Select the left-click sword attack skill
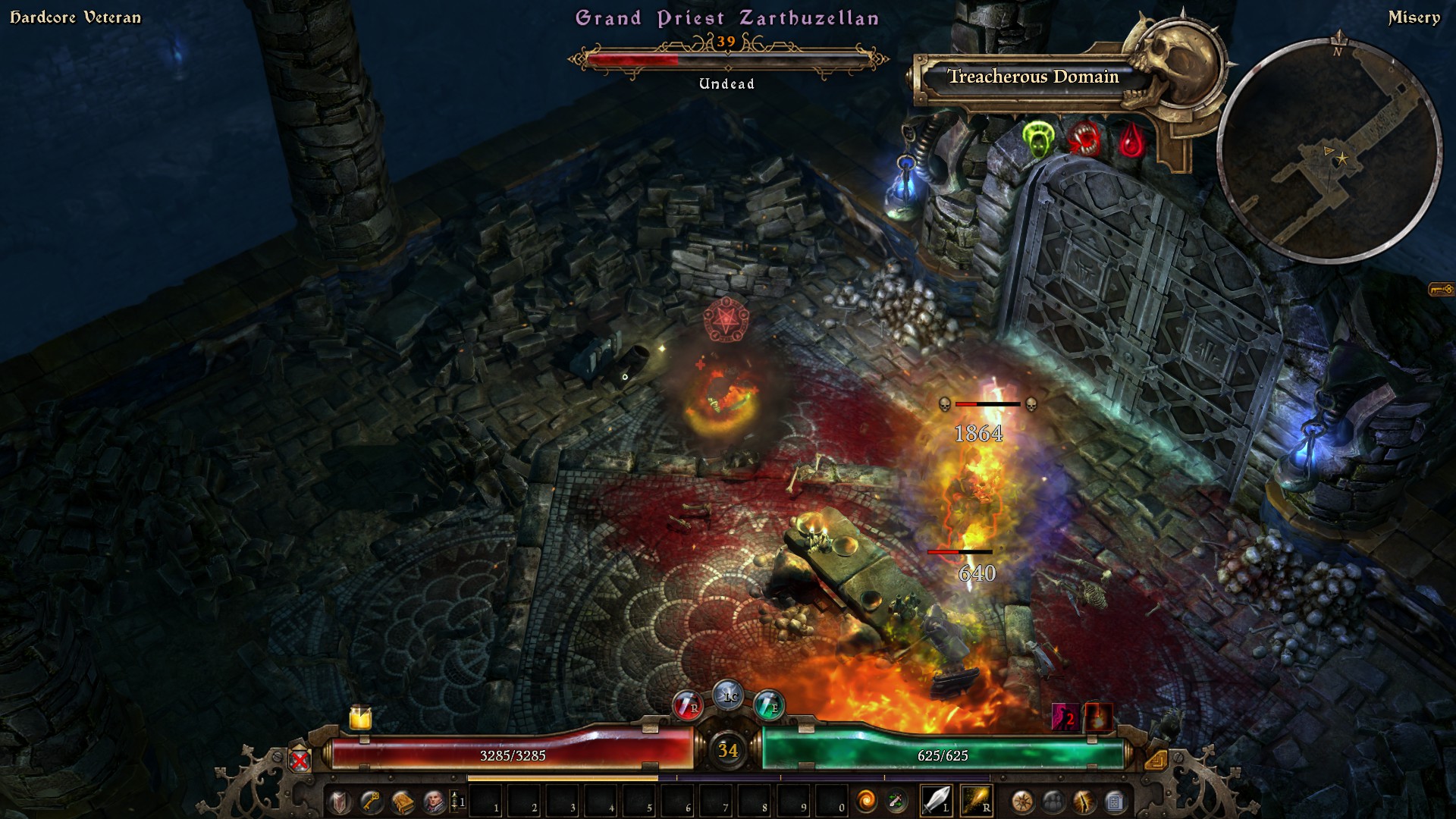This screenshot has width=1456, height=819. point(936,801)
